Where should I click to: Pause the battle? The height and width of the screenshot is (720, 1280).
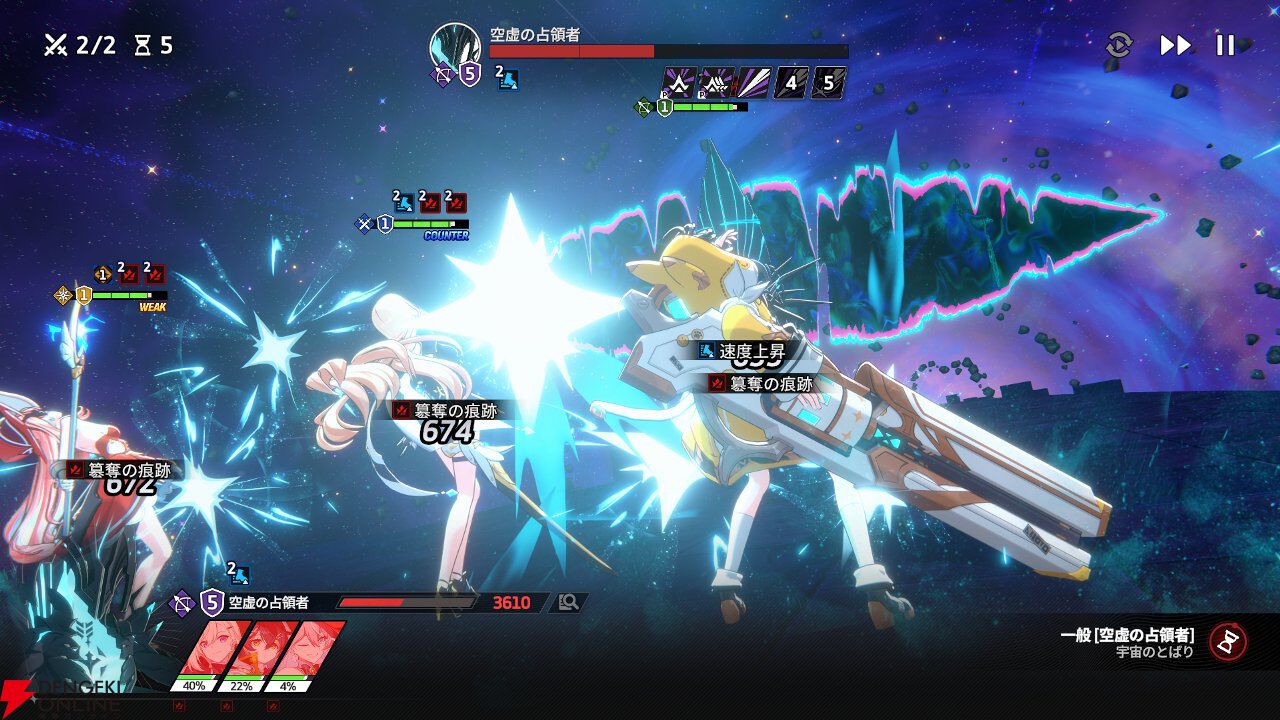coord(1225,45)
